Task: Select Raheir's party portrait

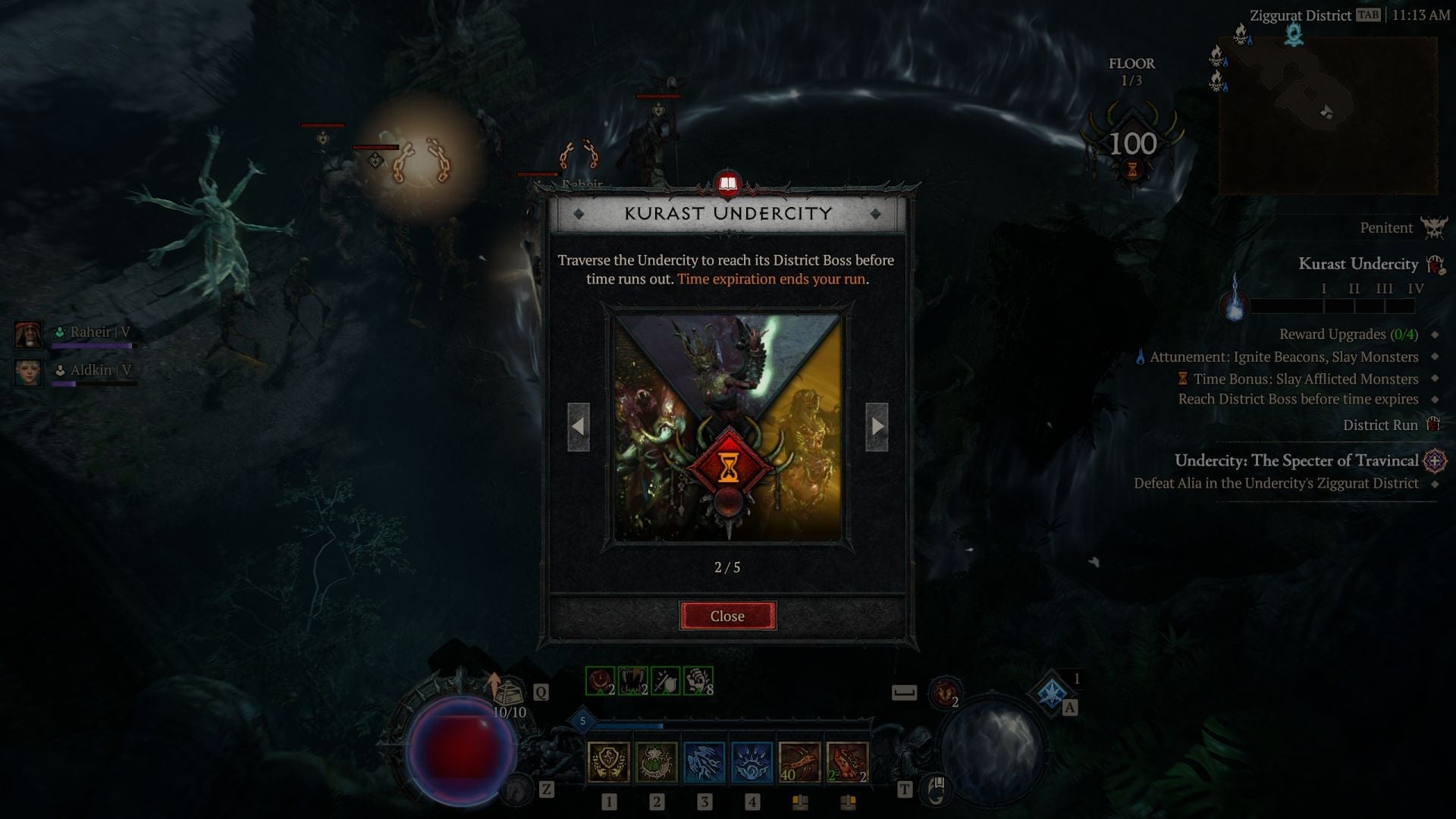Action: tap(28, 334)
